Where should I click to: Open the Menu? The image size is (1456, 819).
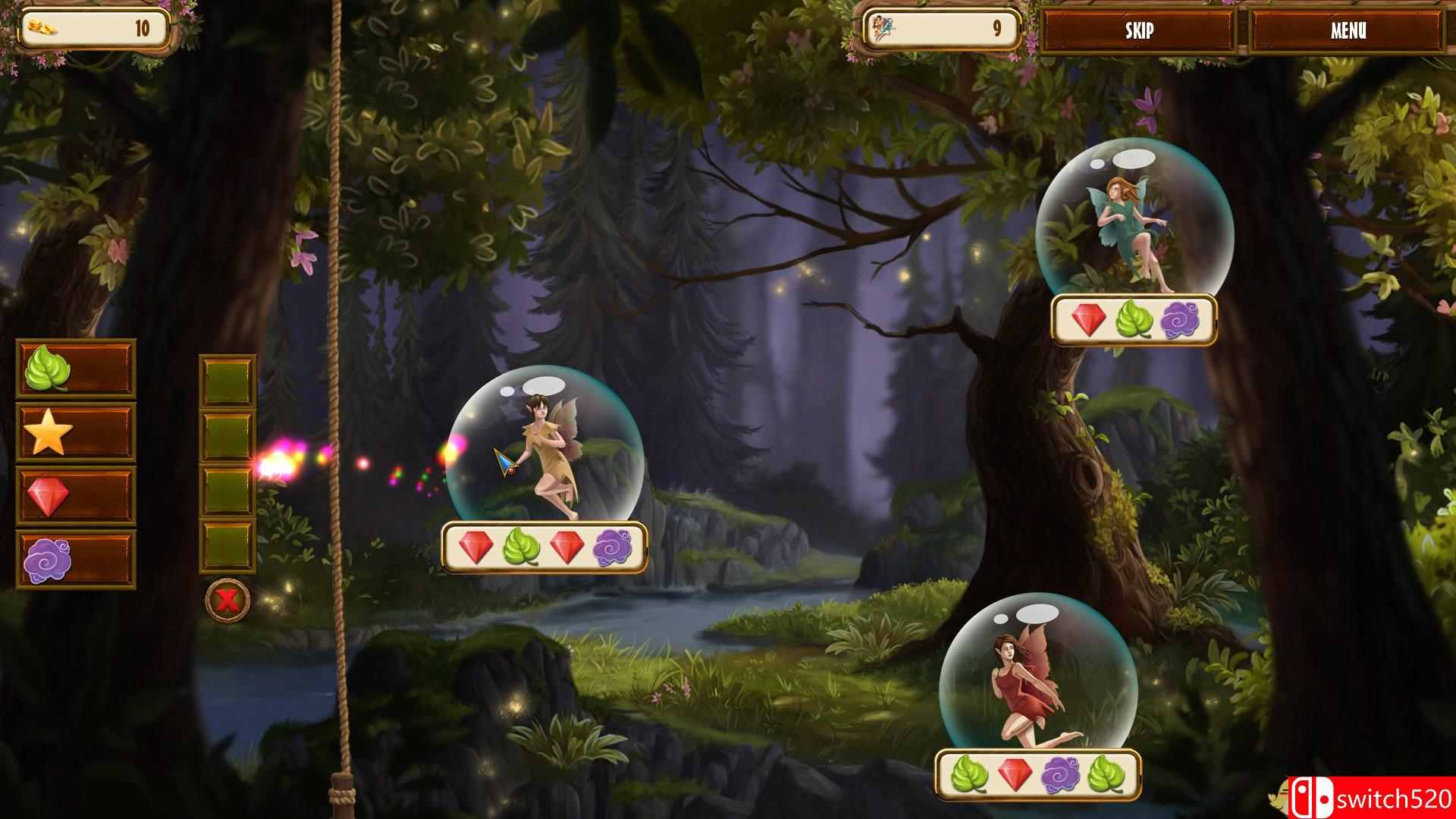point(1348,30)
